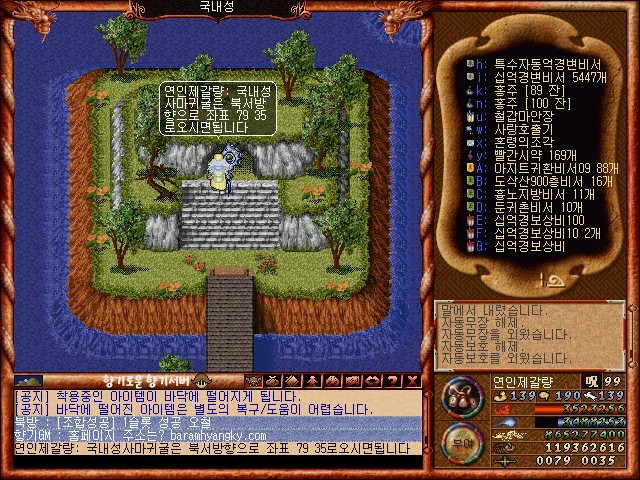
Task: Click the X icon on the toolbar
Action: [411, 381]
